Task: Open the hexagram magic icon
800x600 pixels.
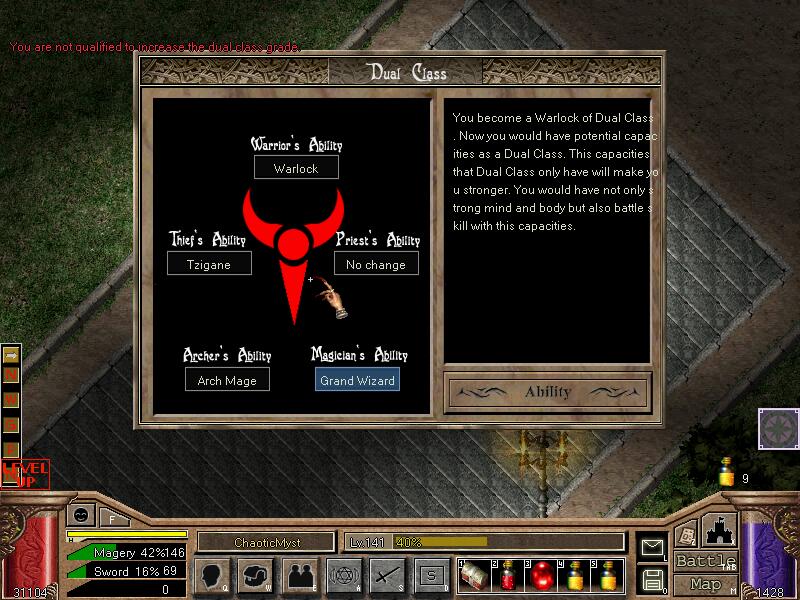Action: tap(343, 576)
